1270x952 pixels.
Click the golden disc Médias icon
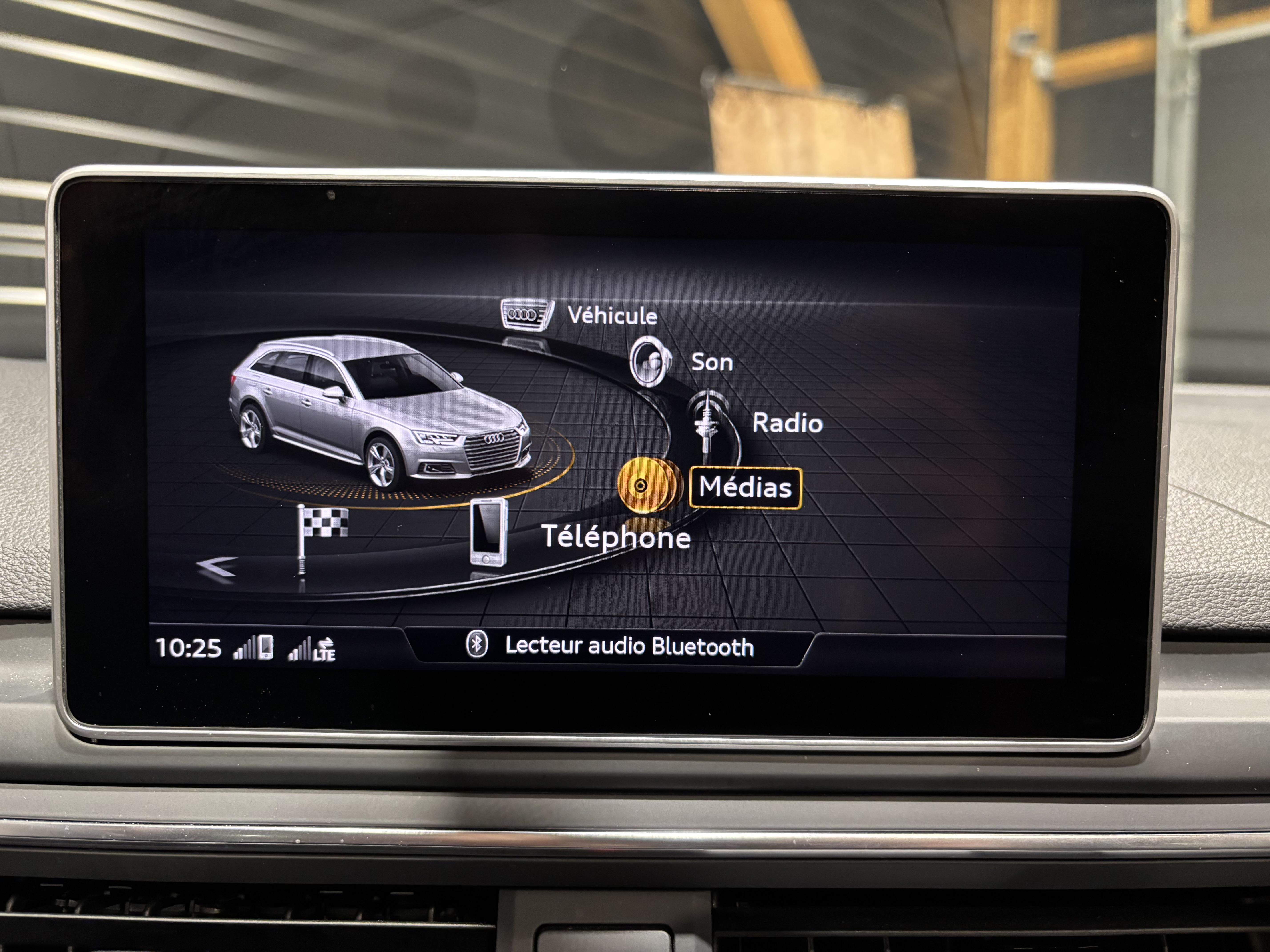click(x=645, y=486)
